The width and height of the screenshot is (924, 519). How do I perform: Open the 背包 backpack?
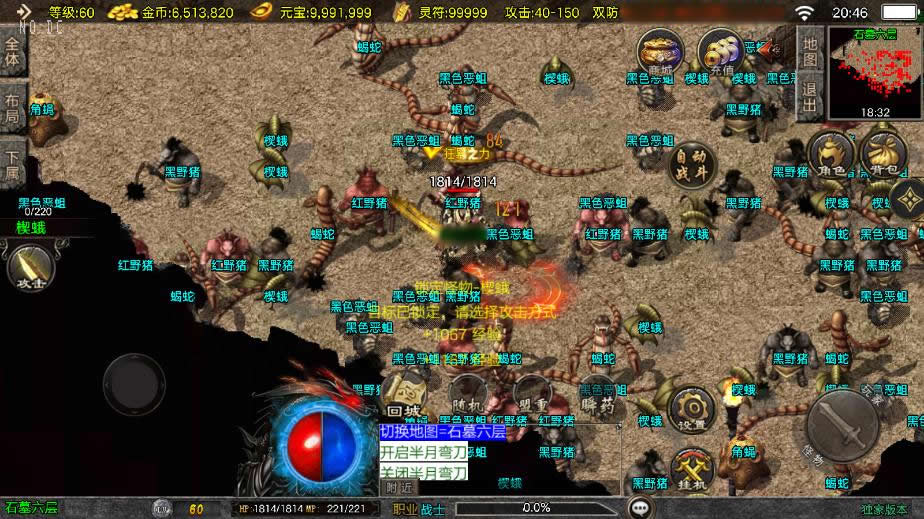(882, 157)
